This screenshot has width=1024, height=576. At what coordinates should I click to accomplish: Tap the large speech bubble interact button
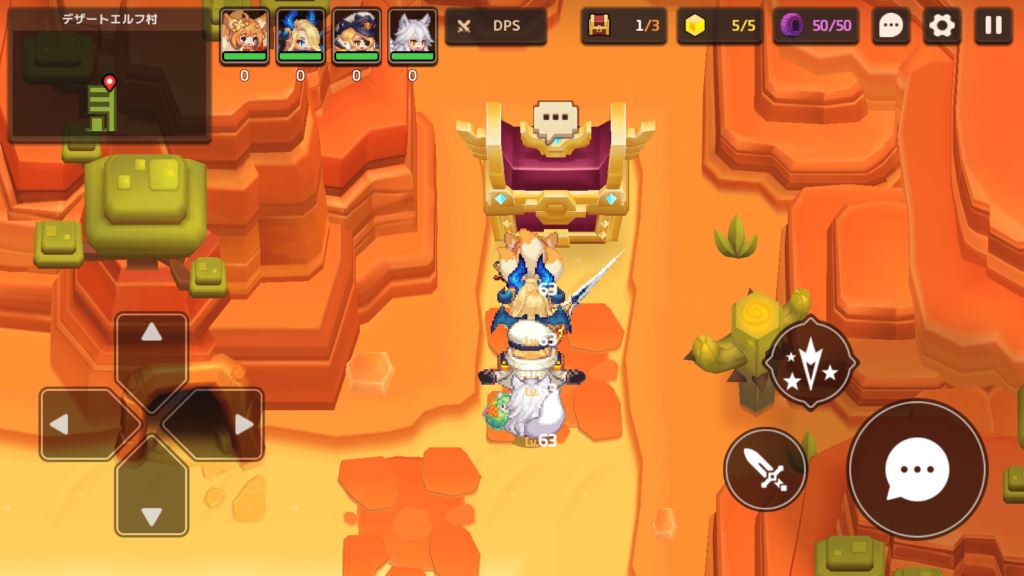click(x=917, y=469)
